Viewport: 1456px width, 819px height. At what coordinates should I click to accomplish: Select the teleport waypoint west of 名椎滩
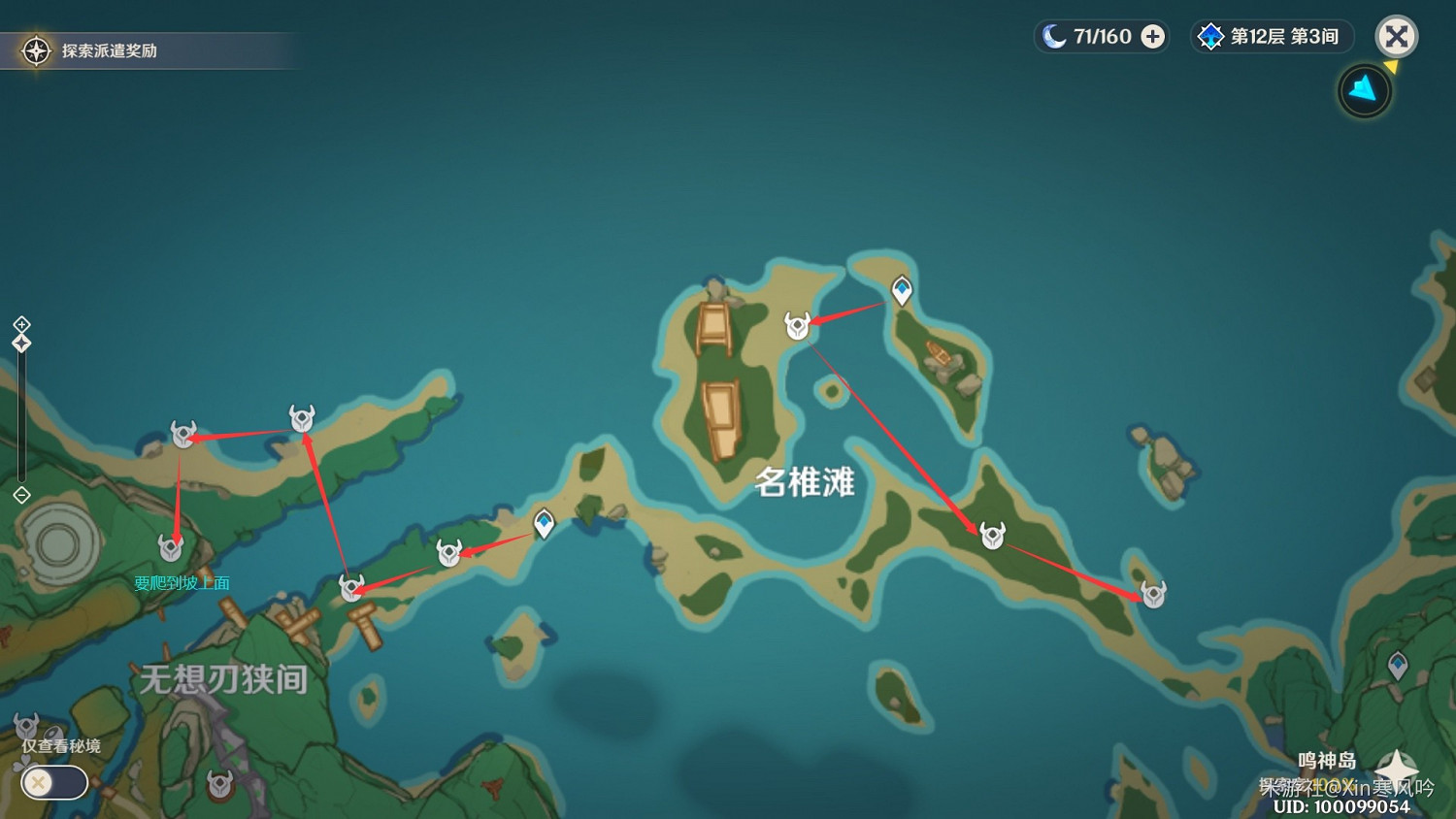click(x=544, y=524)
